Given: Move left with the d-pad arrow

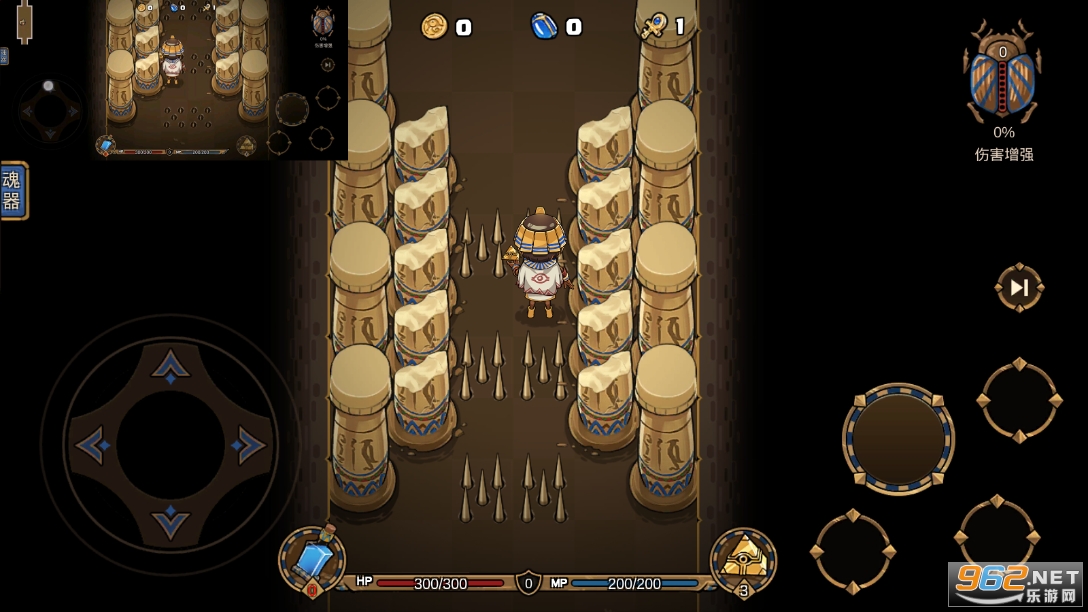Looking at the screenshot, I should pyautogui.click(x=93, y=445).
